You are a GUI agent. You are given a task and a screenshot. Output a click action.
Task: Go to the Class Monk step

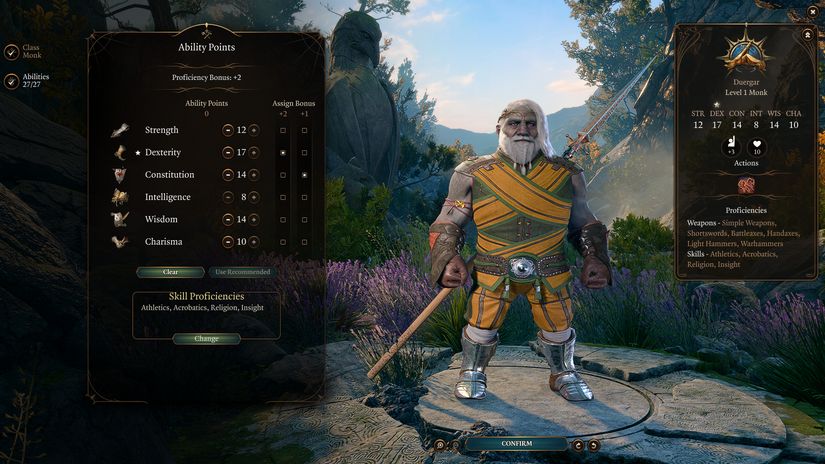tap(11, 51)
